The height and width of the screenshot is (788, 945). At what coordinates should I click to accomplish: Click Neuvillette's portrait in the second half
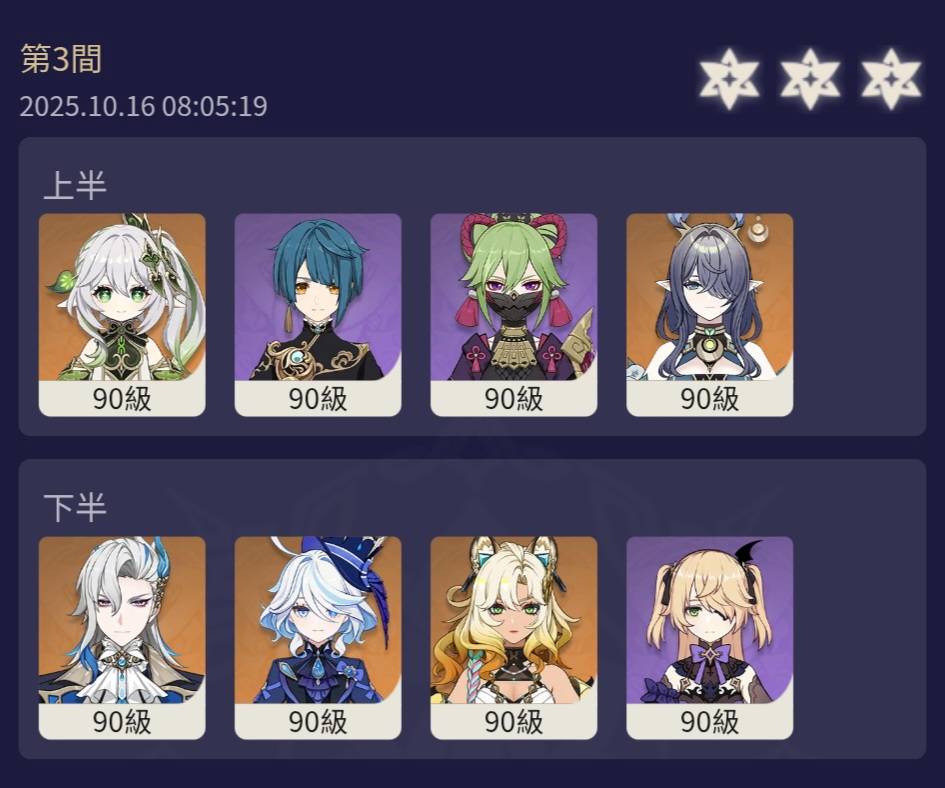pyautogui.click(x=122, y=623)
